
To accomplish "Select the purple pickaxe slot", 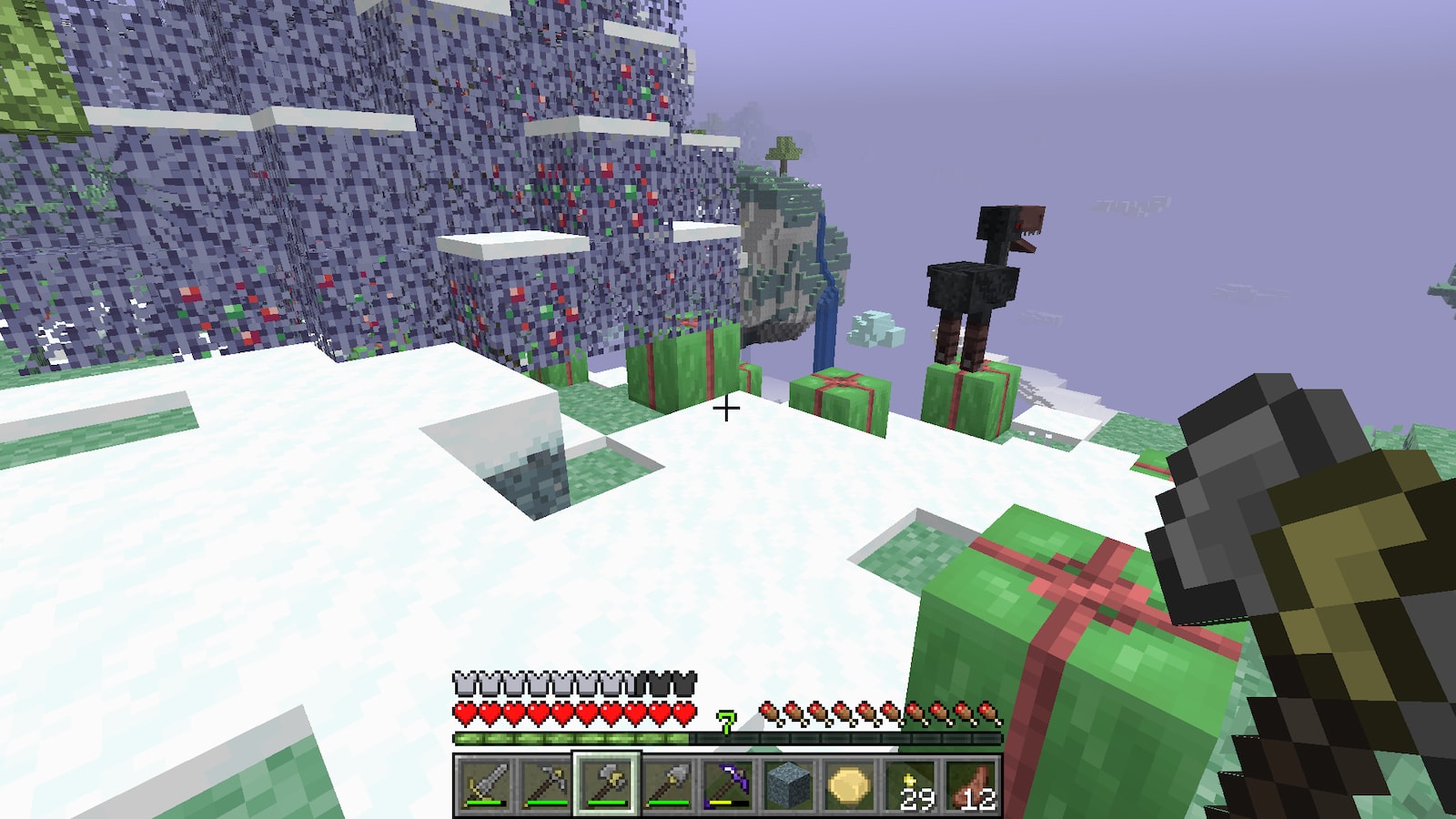I will 729,784.
